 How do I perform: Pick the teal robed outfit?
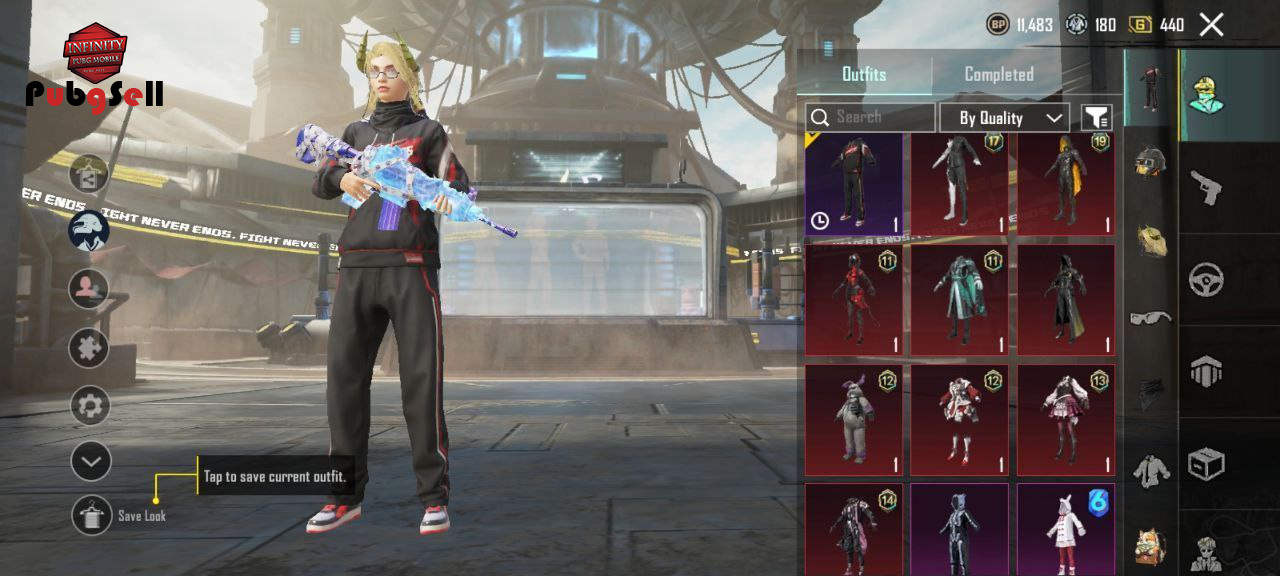[x=959, y=300]
